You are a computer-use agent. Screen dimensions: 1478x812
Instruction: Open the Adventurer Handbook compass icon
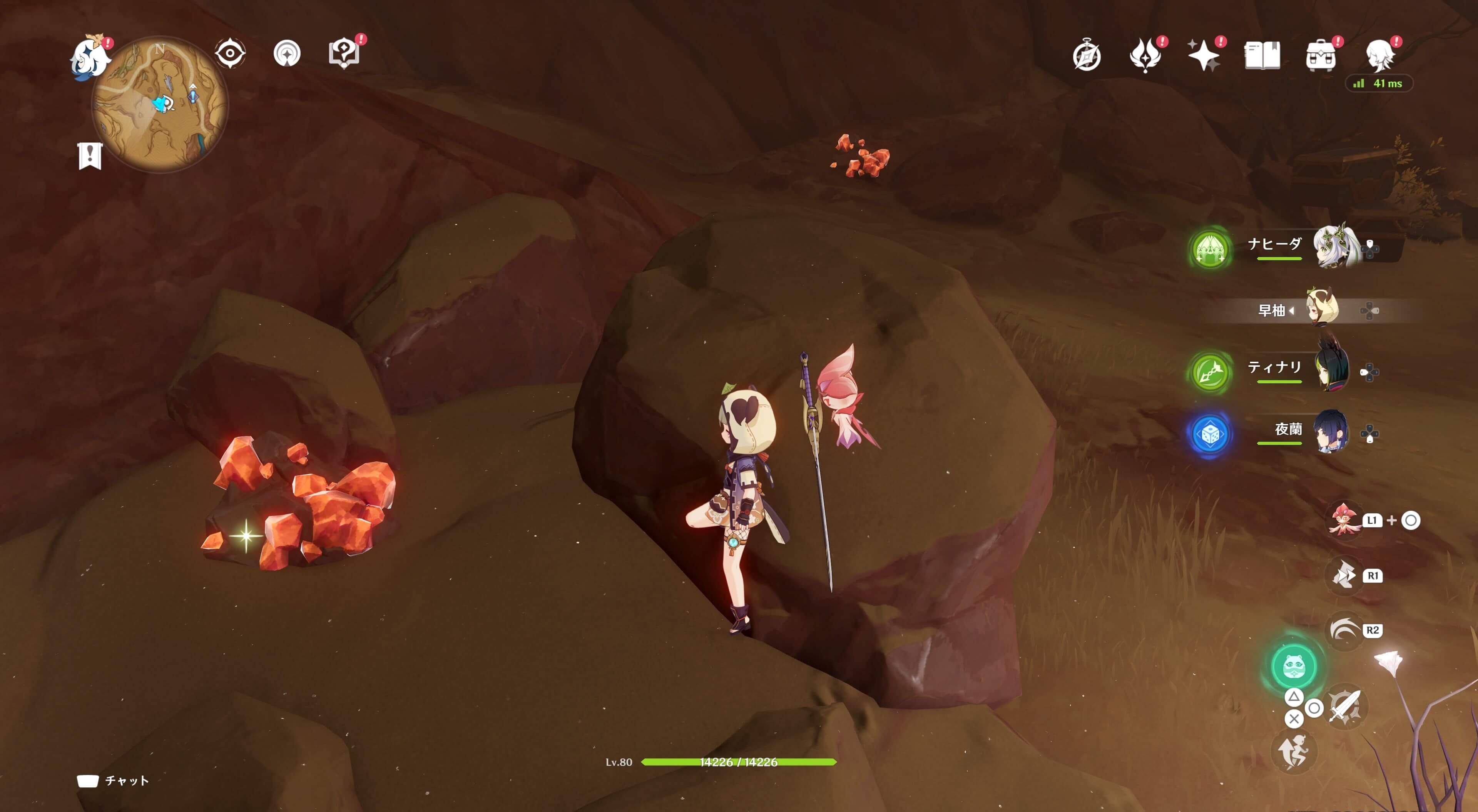1087,56
